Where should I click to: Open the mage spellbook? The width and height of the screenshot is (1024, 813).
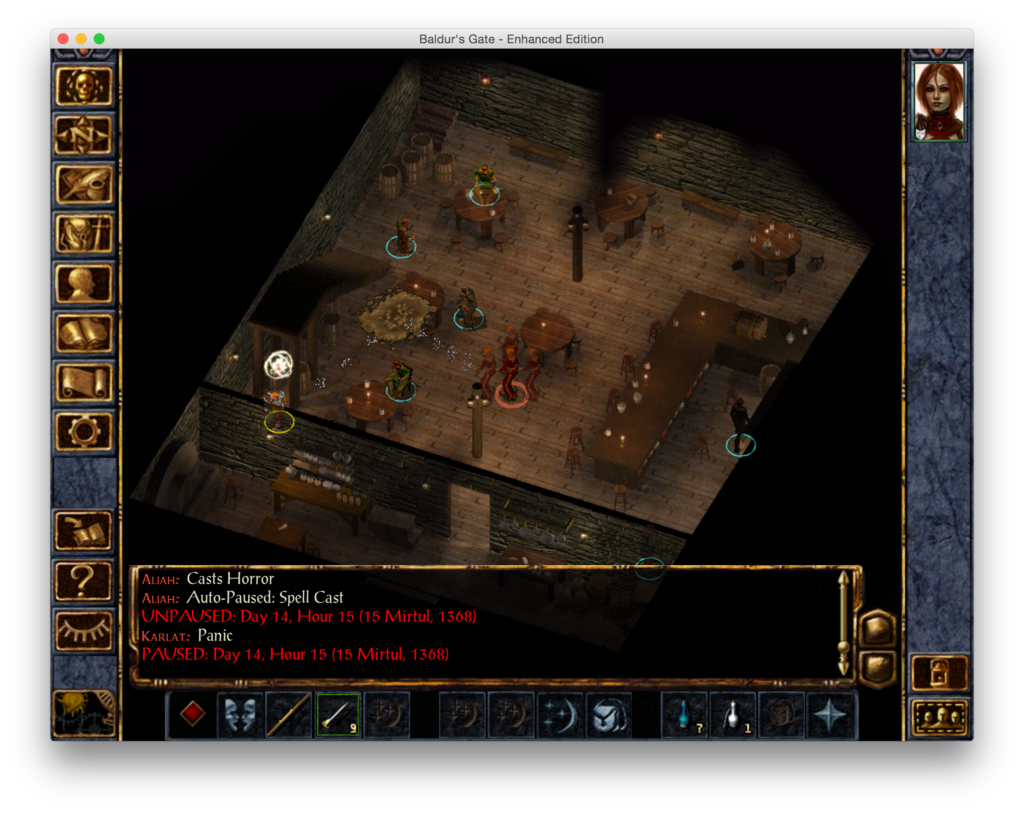pos(84,333)
